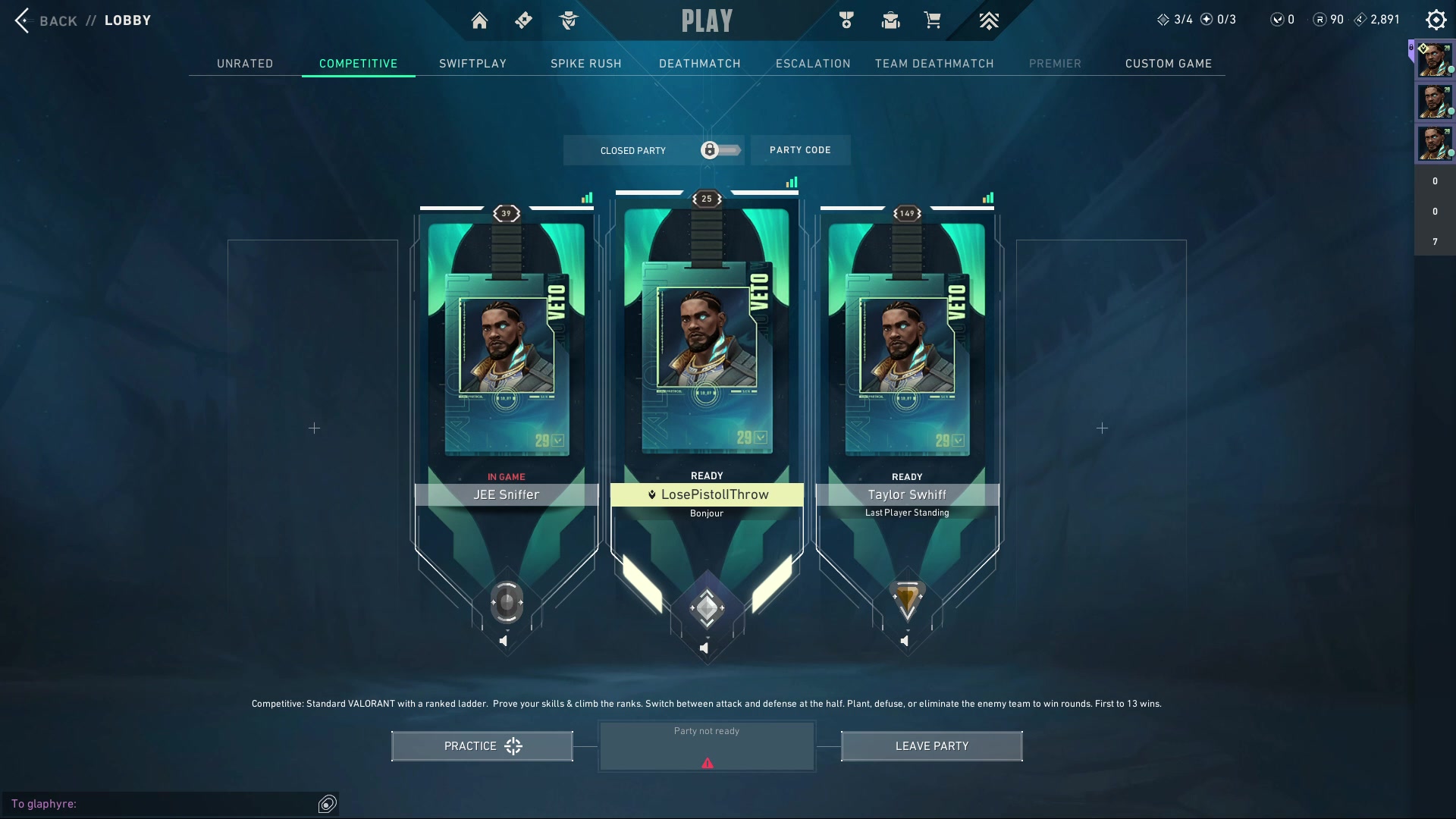Image resolution: width=1456 pixels, height=819 pixels.
Task: Go back to the previous screen
Action: (x=45, y=20)
